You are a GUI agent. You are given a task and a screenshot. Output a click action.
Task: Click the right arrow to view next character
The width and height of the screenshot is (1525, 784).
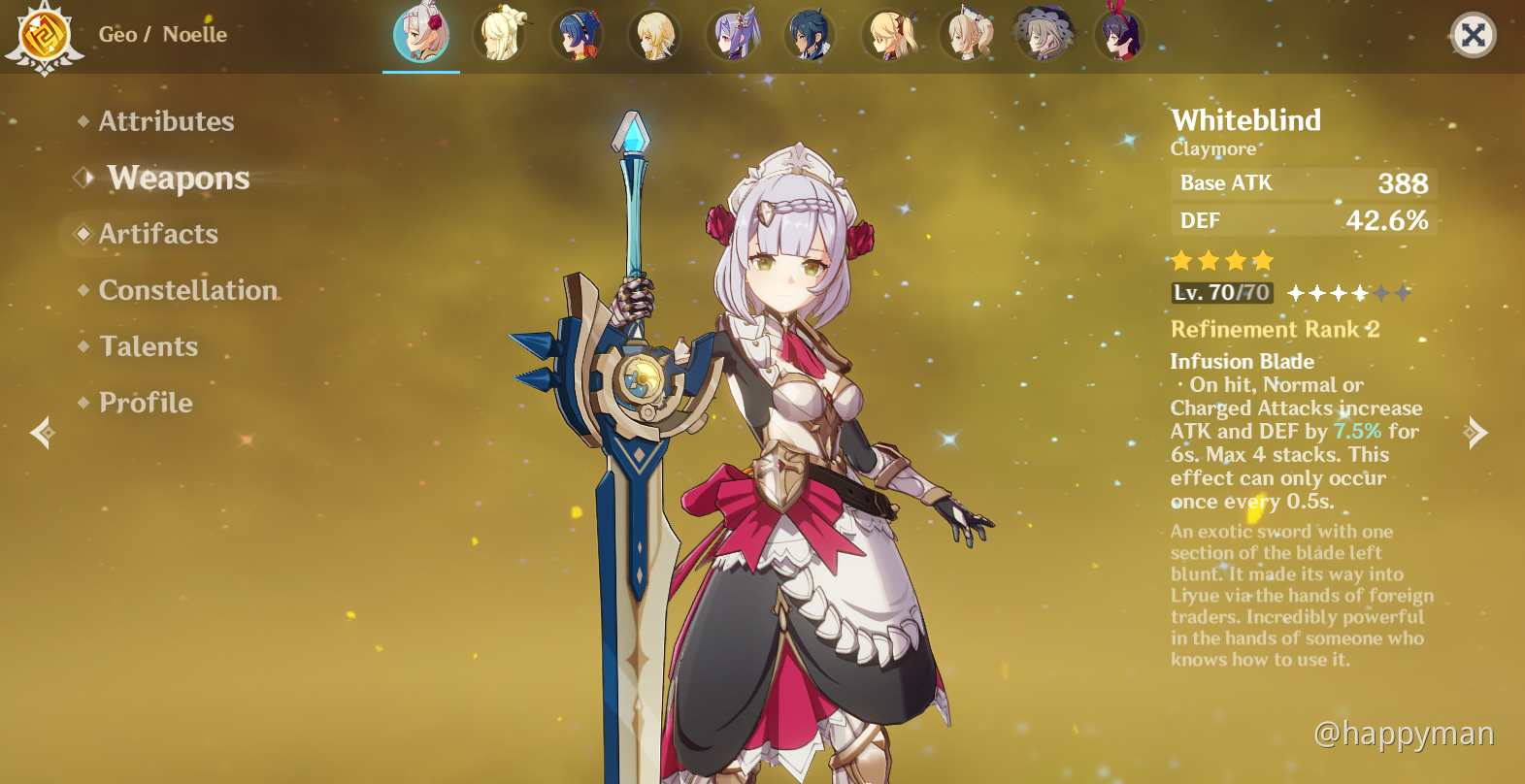click(1477, 432)
